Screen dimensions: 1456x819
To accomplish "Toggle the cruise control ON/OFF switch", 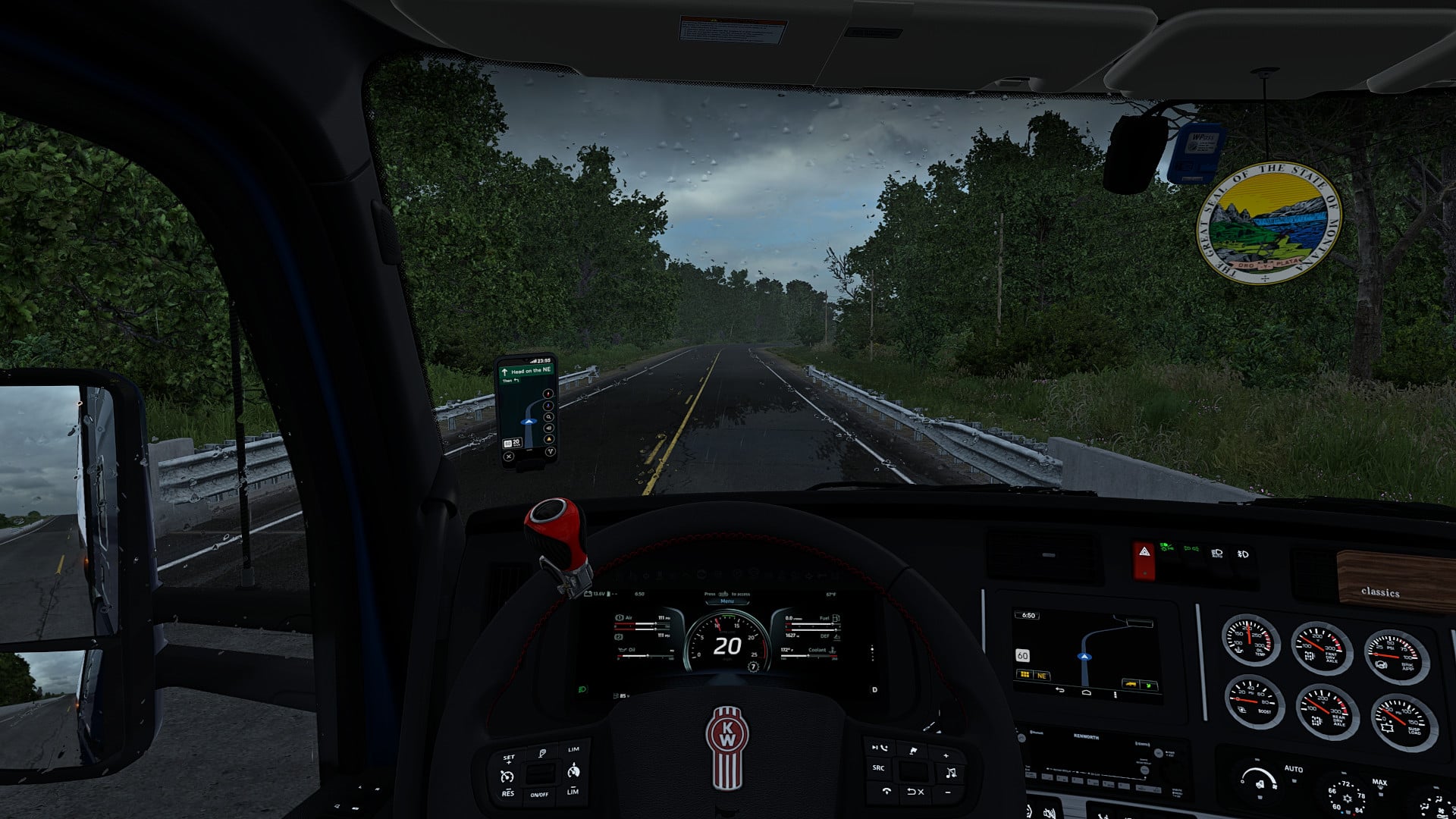I will 540,795.
